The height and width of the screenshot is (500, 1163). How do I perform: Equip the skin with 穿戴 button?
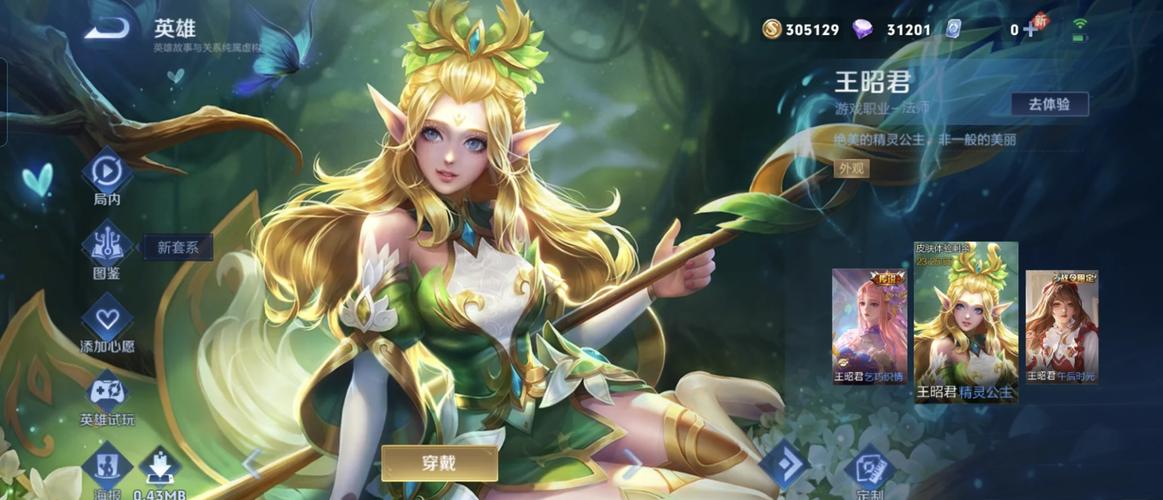[439, 463]
